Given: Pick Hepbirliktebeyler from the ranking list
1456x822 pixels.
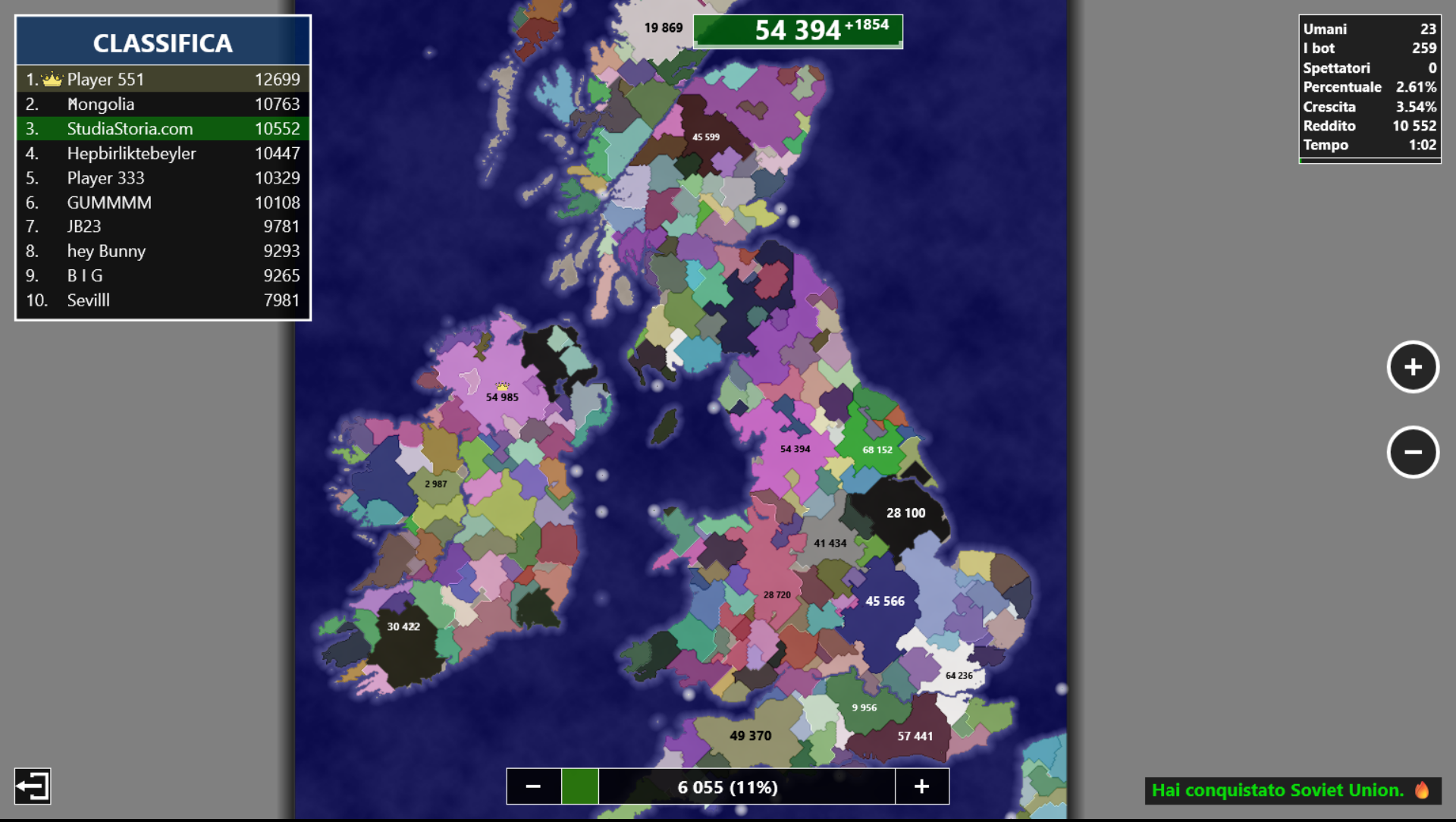Looking at the screenshot, I should pos(163,153).
